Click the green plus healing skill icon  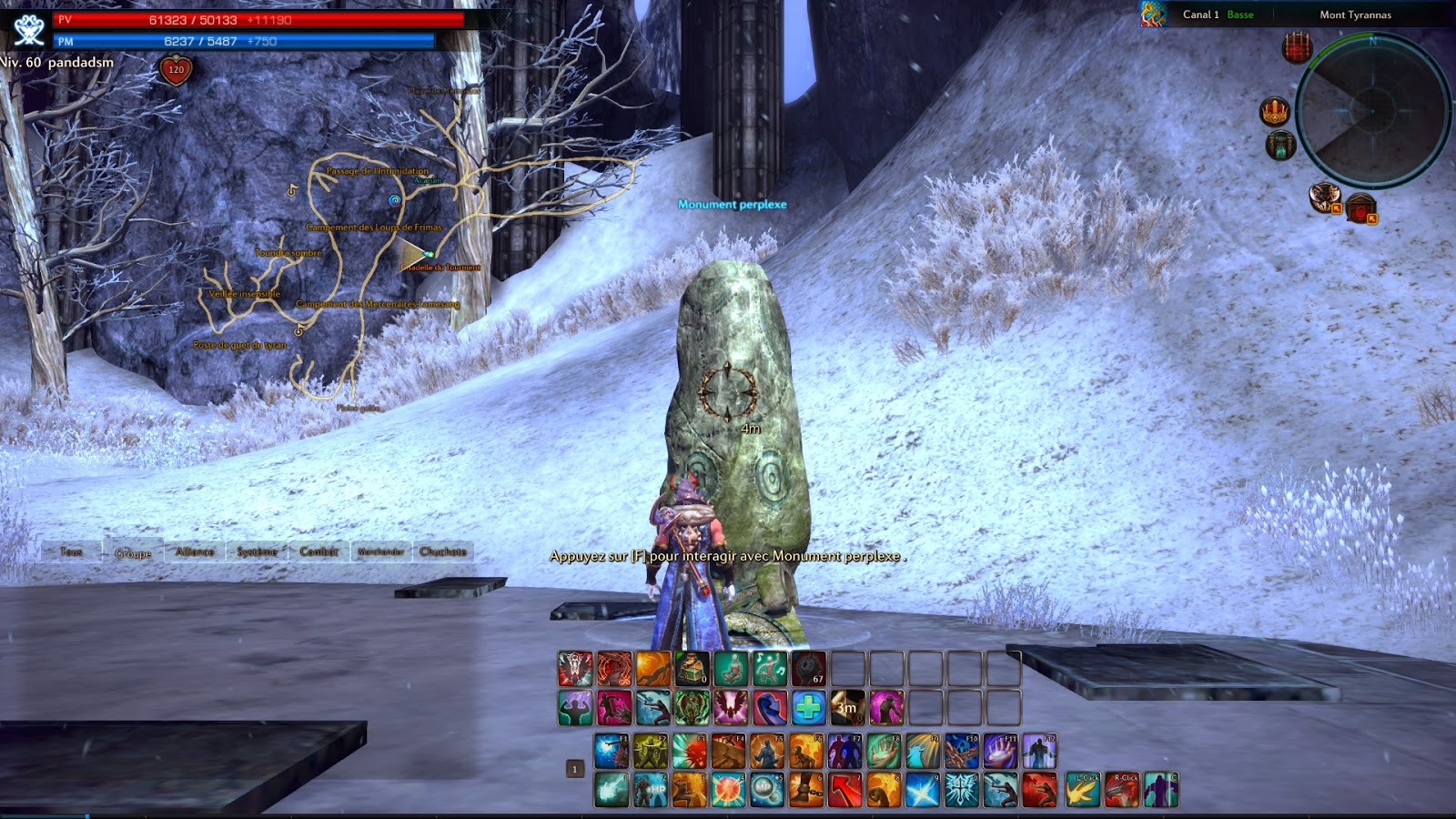pos(811,708)
